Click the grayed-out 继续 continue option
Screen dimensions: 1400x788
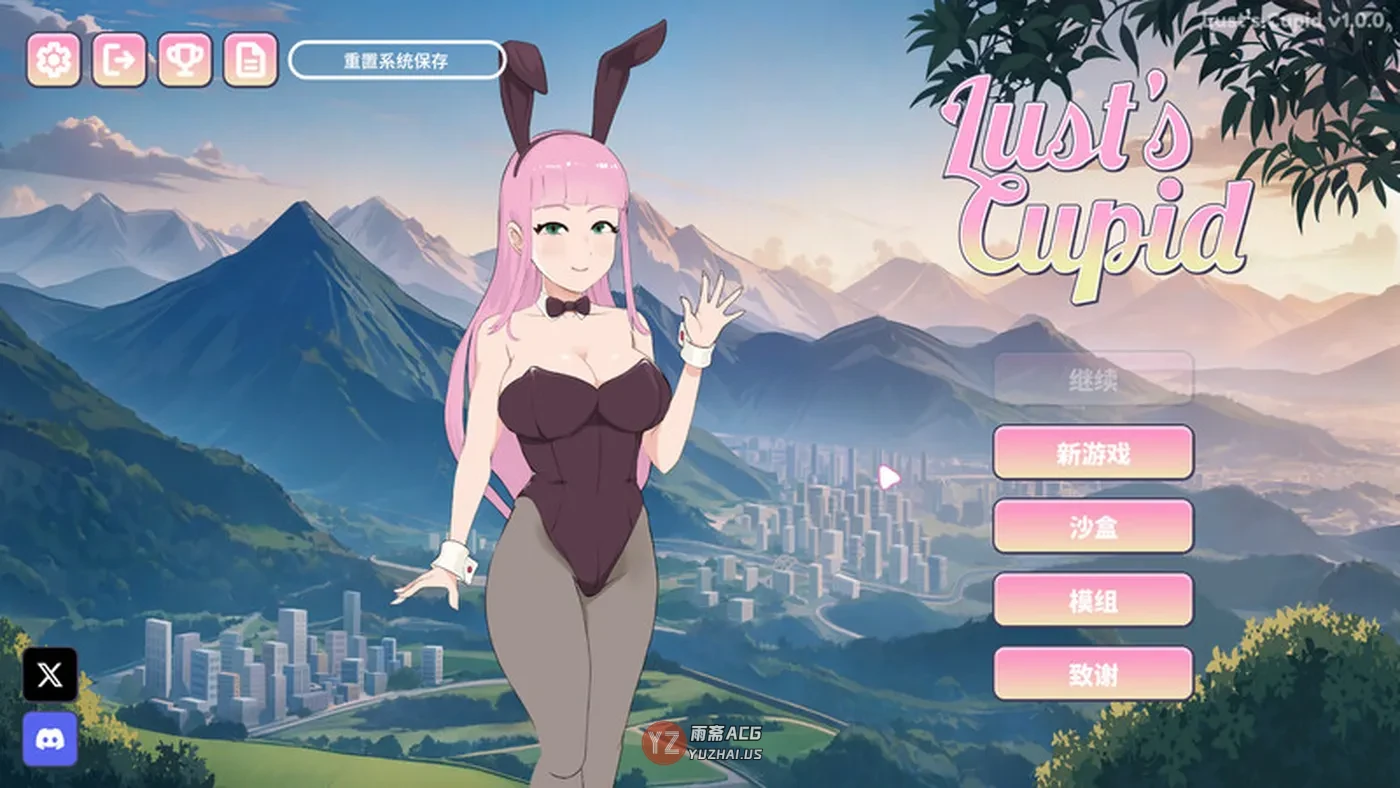coord(1091,381)
